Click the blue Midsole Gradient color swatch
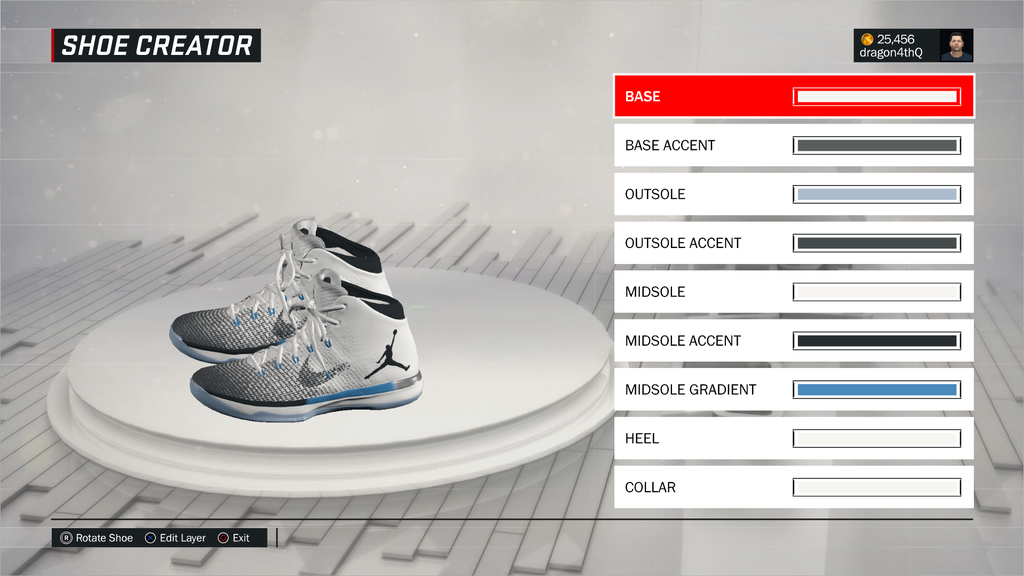The width and height of the screenshot is (1024, 576). 877,390
